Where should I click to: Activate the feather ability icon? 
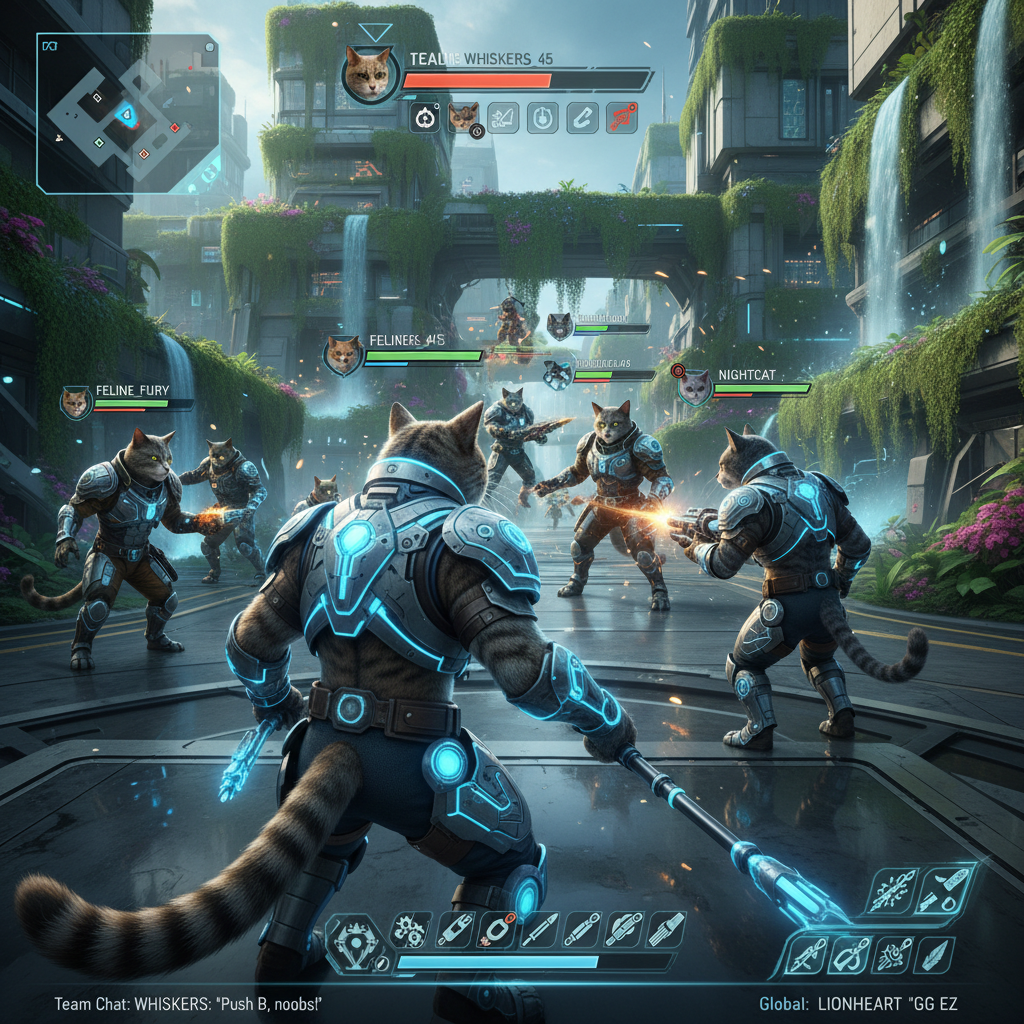[933, 954]
